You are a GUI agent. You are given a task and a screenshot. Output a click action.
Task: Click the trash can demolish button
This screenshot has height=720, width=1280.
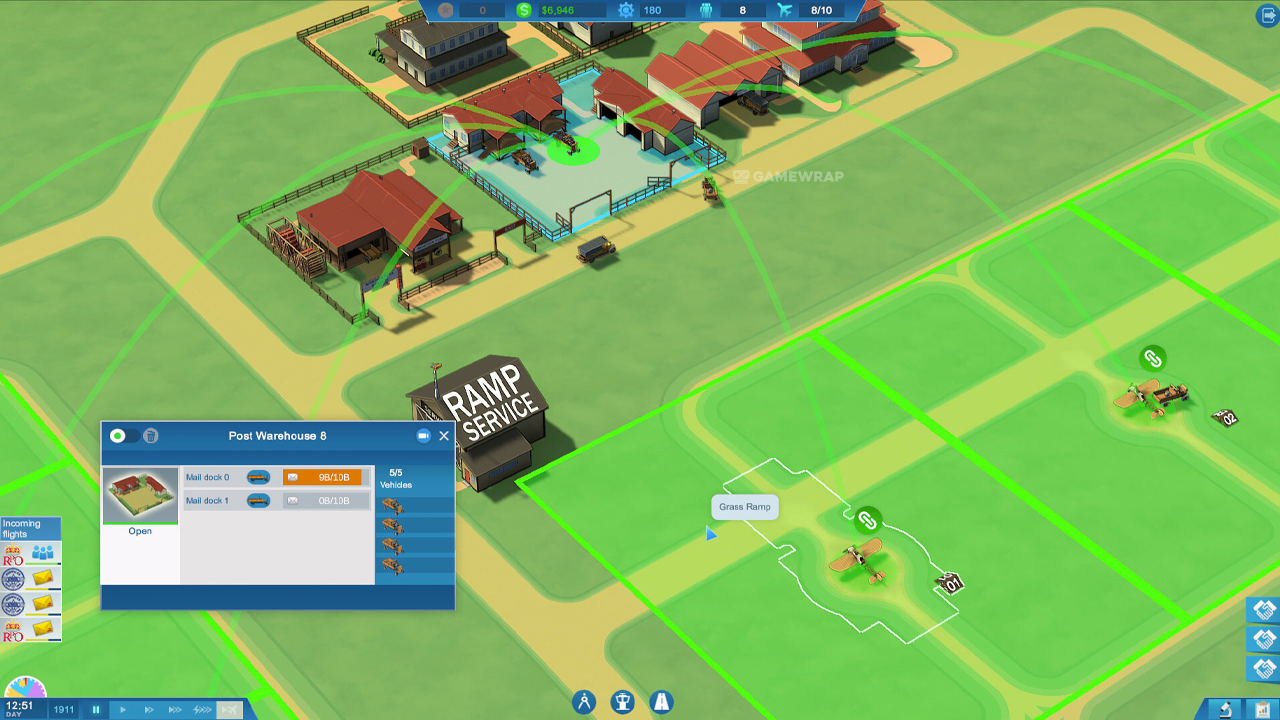pyautogui.click(x=151, y=436)
